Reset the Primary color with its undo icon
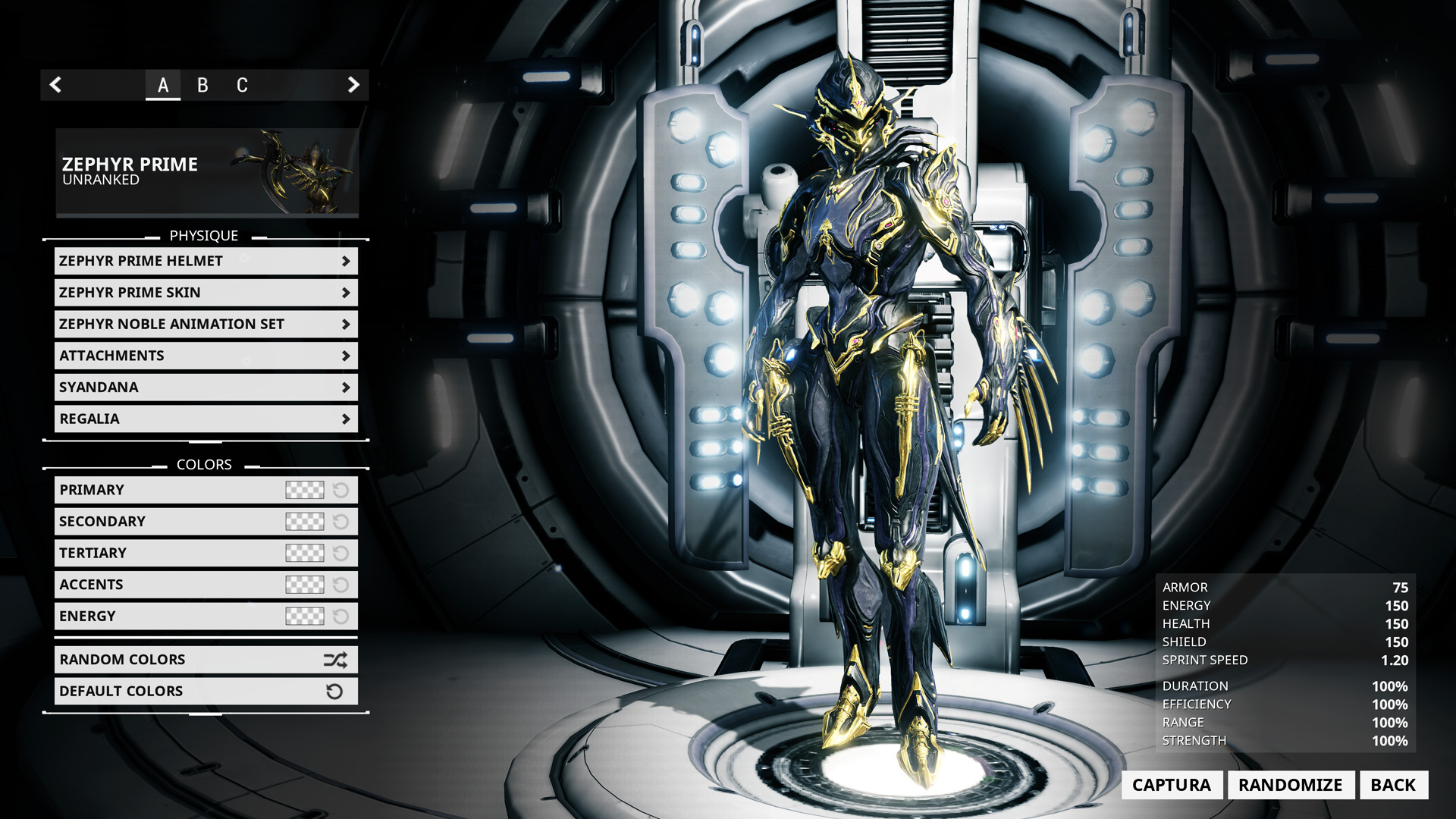The image size is (1456, 819). click(x=340, y=490)
